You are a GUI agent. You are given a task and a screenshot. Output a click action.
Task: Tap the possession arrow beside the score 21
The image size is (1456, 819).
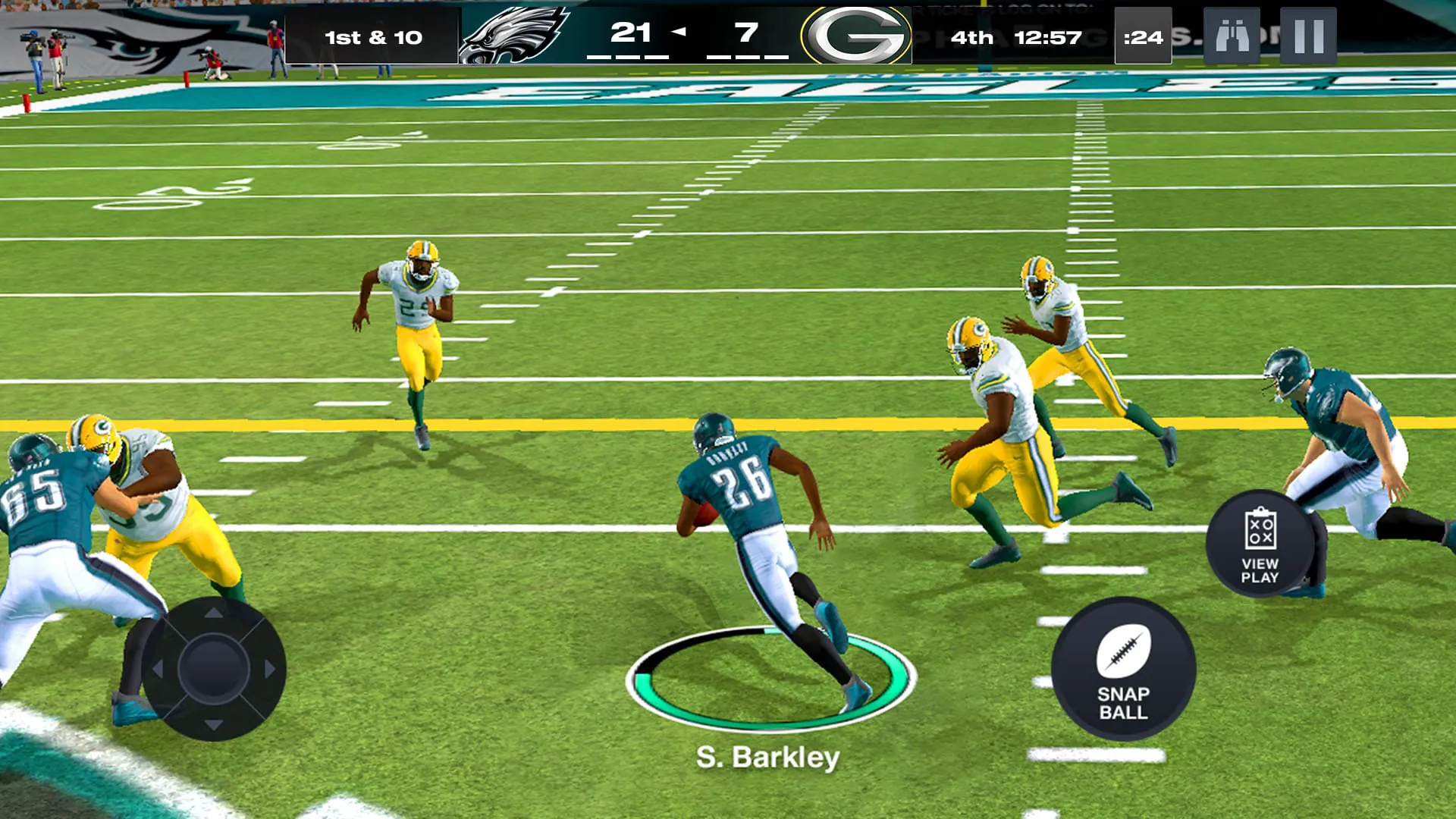pyautogui.click(x=681, y=32)
